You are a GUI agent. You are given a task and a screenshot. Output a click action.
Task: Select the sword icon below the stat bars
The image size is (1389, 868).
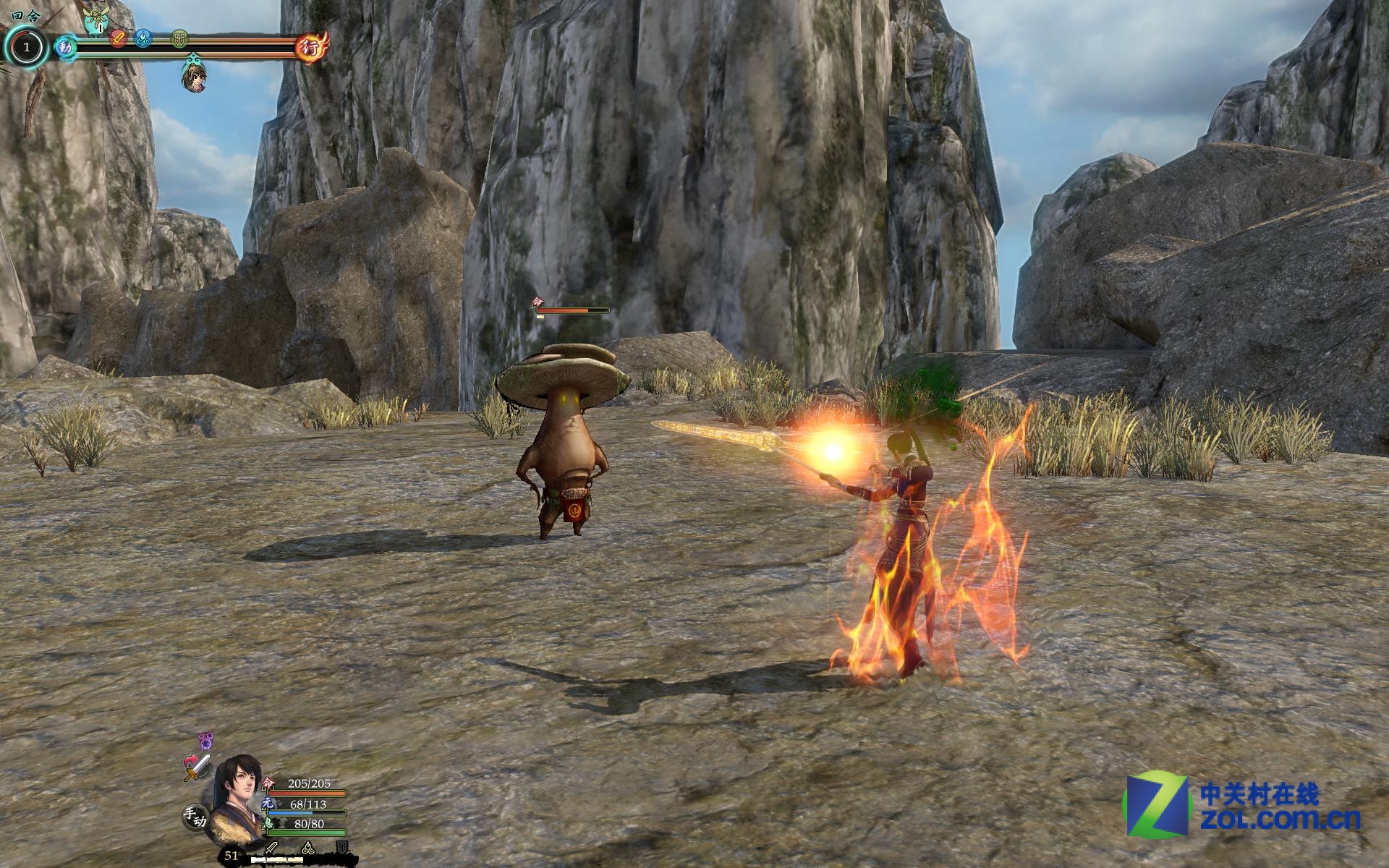coord(272,848)
